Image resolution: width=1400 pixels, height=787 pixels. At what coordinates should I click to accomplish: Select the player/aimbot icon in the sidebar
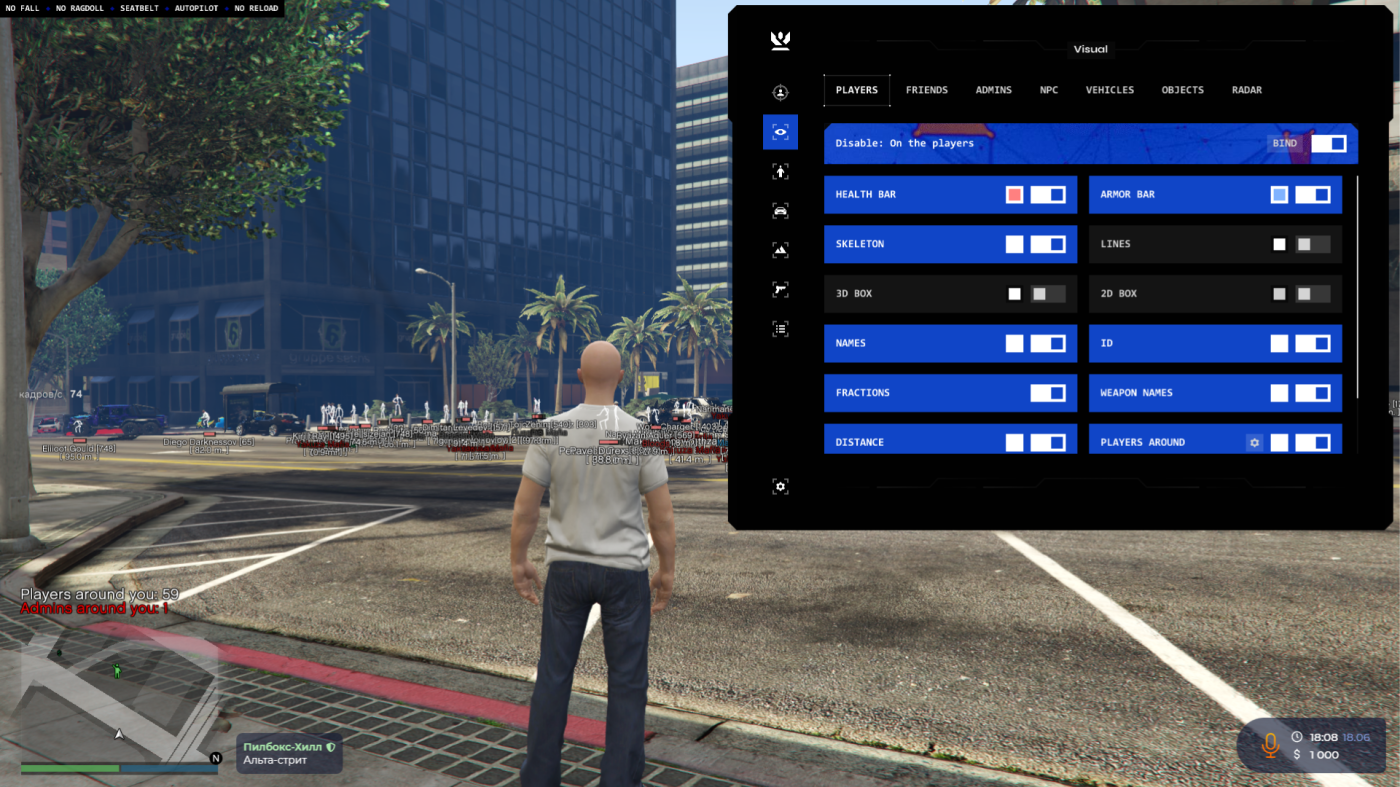[x=780, y=91]
